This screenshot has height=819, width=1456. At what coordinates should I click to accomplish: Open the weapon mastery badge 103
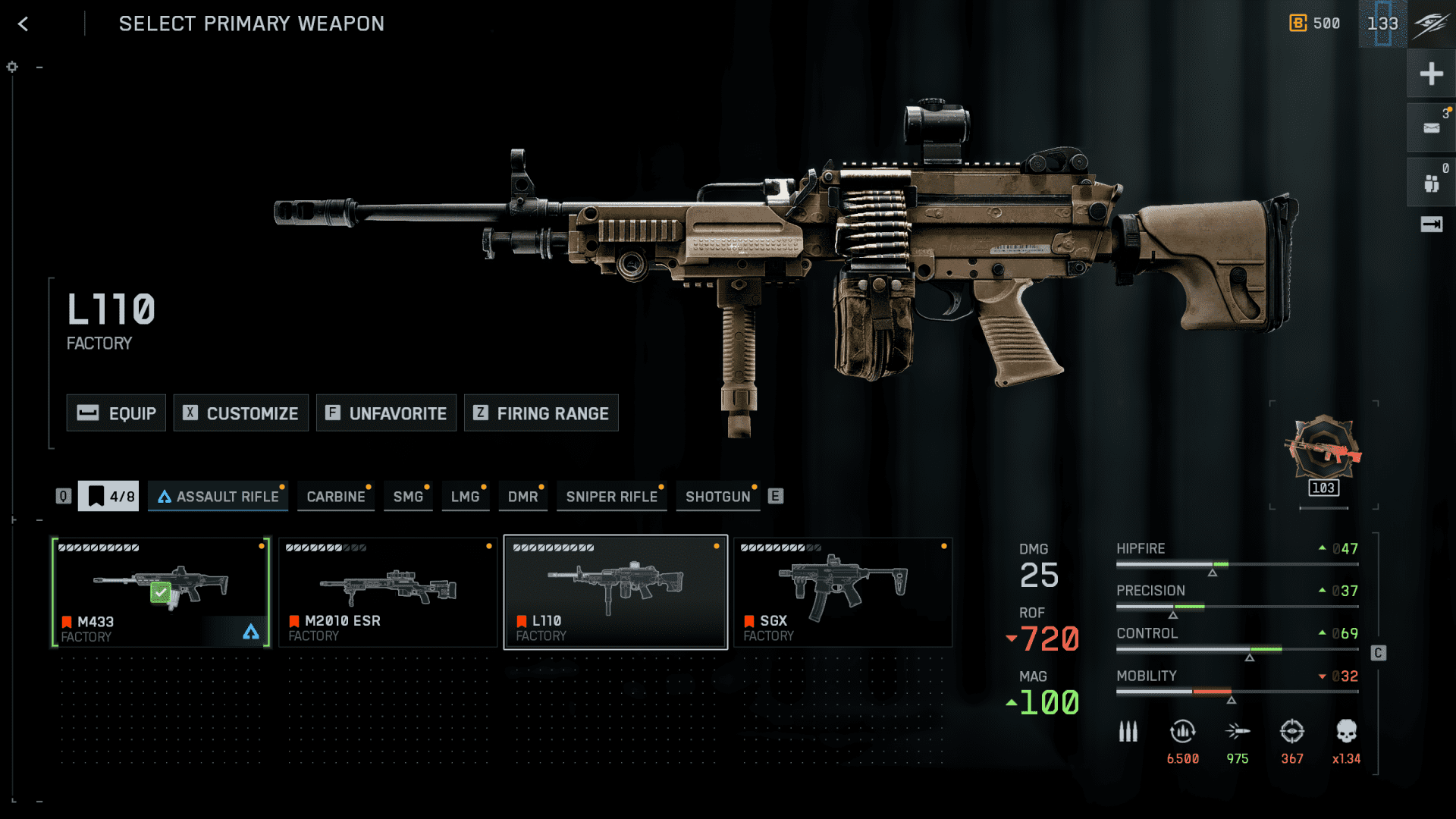point(1323,455)
